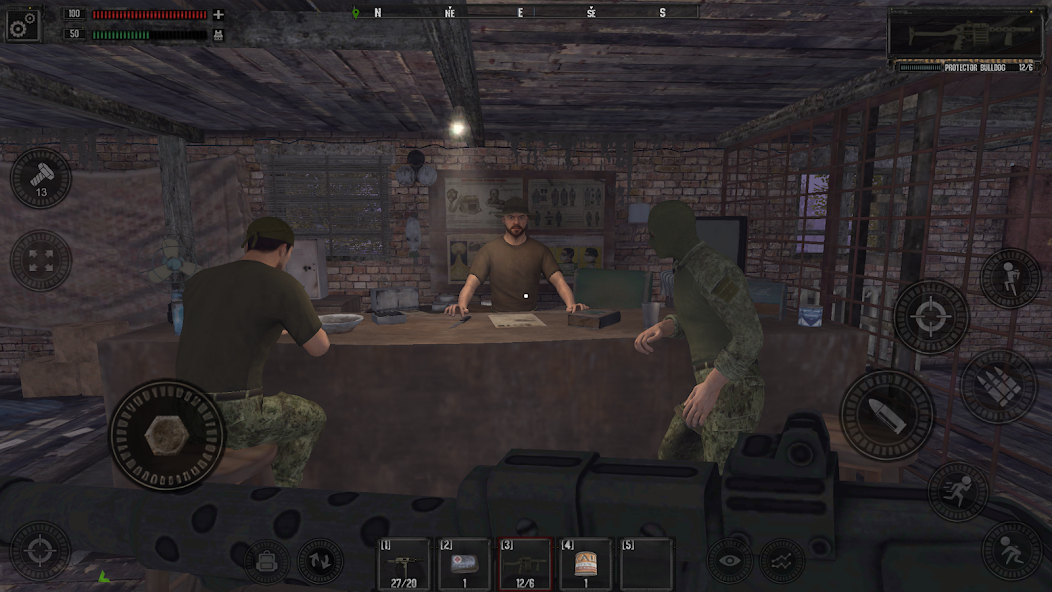Toggle the eye view button
The height and width of the screenshot is (592, 1052).
tap(731, 561)
